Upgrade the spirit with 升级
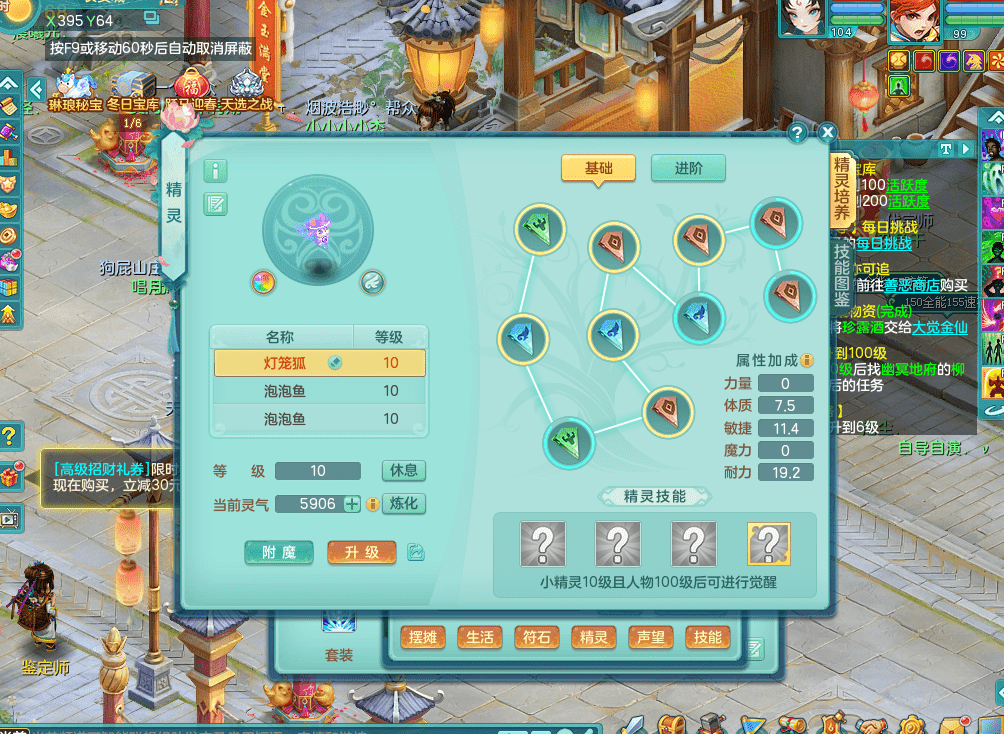The height and width of the screenshot is (734, 1004). pyautogui.click(x=362, y=552)
